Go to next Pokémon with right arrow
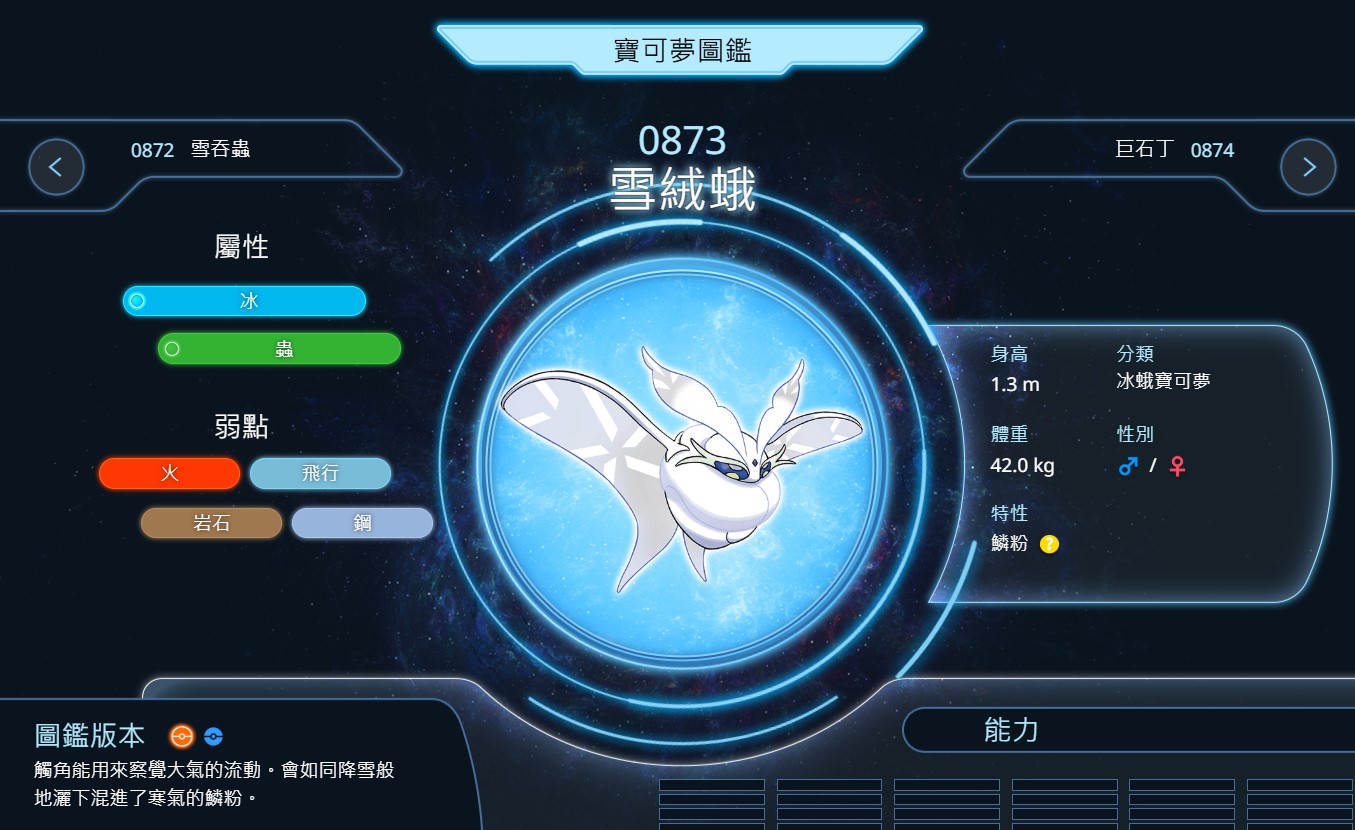 point(1308,167)
